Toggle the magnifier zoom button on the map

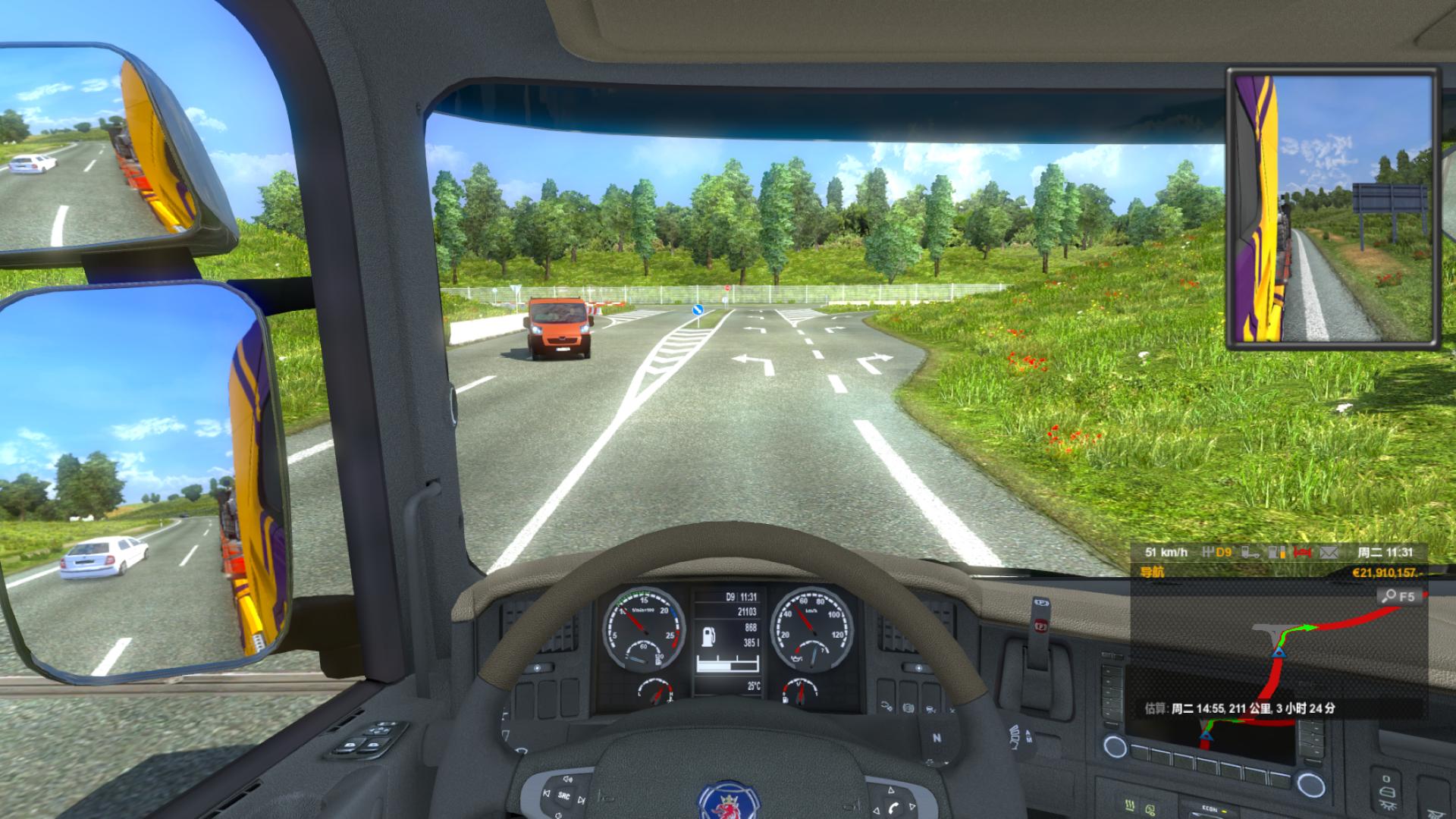tap(1399, 596)
